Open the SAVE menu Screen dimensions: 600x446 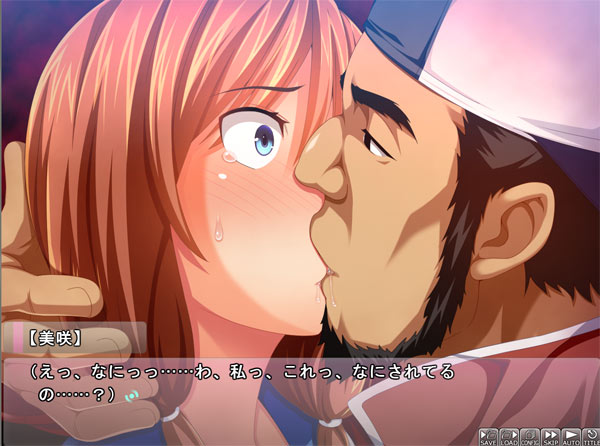pyautogui.click(x=488, y=436)
